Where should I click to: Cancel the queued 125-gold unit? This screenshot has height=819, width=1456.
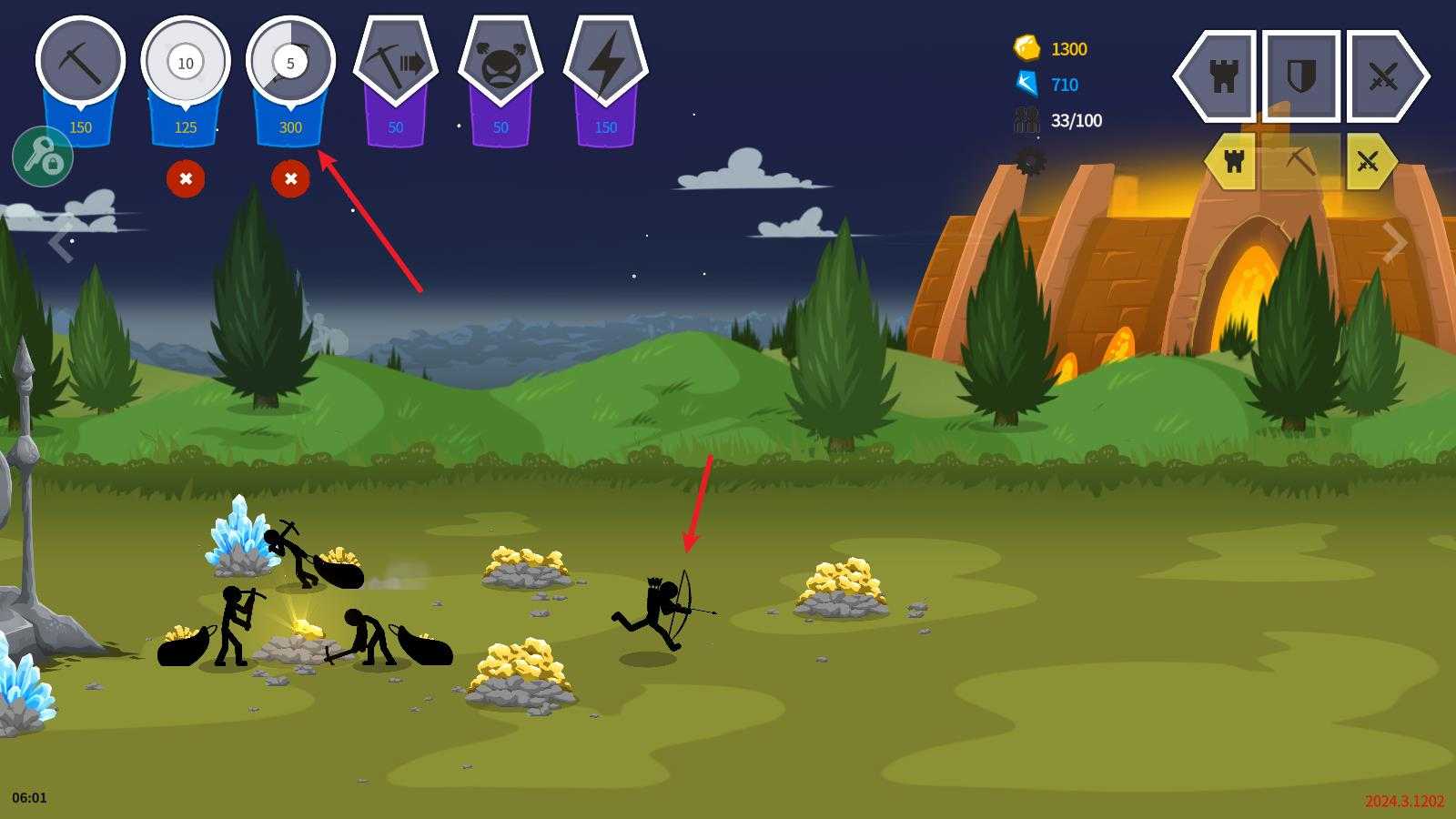(x=186, y=179)
